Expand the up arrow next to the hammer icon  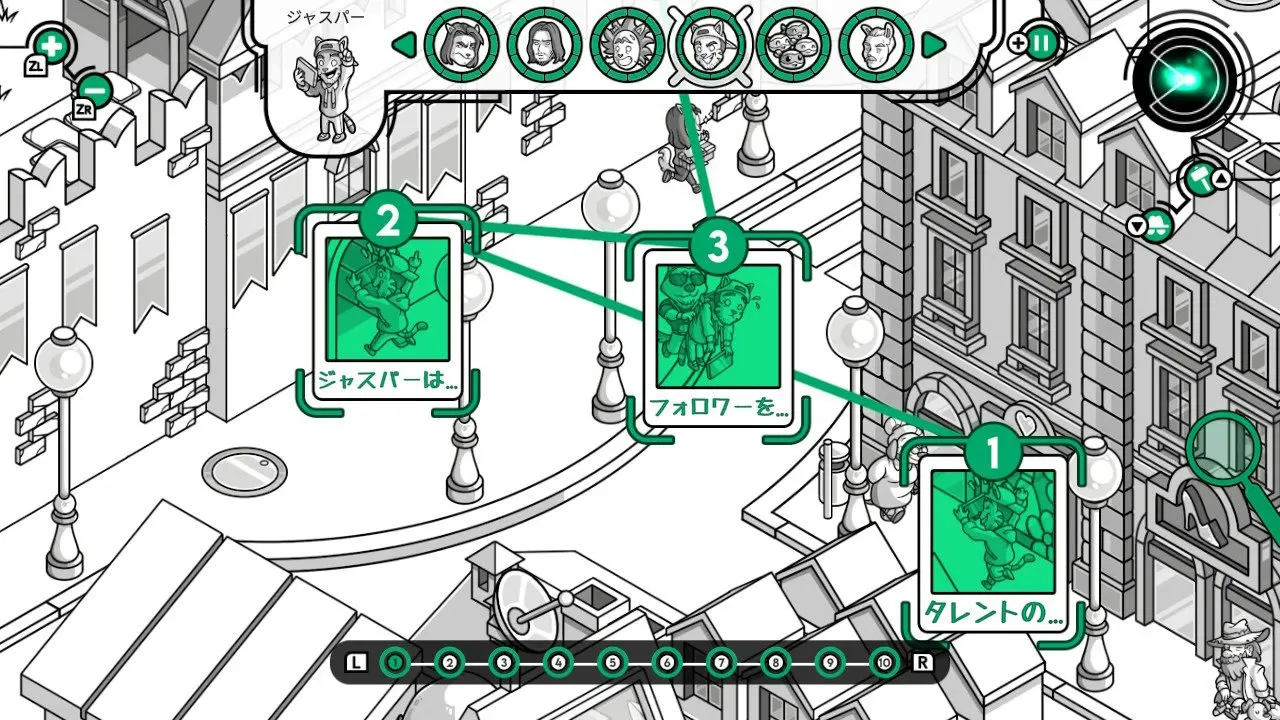[x=1221, y=178]
